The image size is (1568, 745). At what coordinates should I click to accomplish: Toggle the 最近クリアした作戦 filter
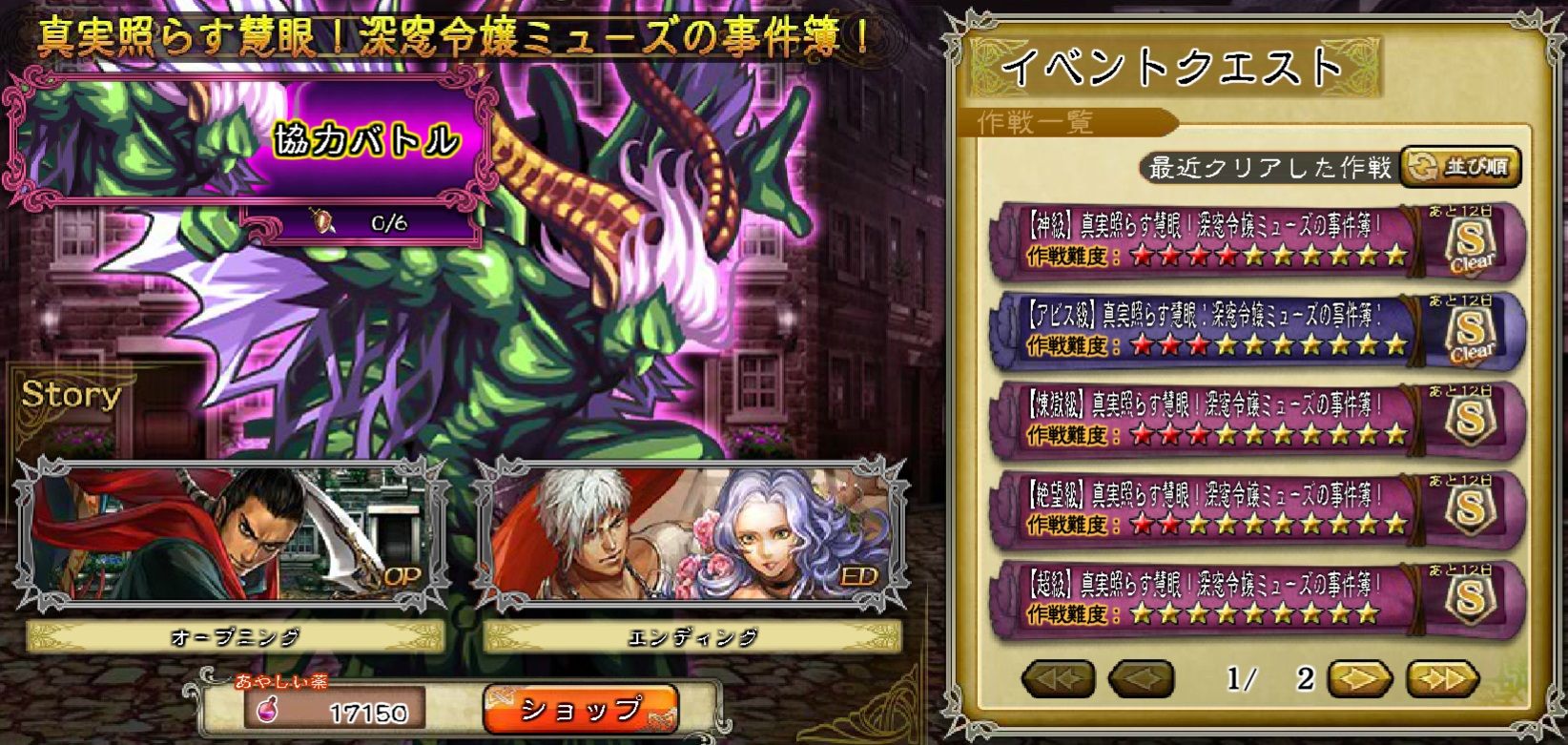[1269, 166]
